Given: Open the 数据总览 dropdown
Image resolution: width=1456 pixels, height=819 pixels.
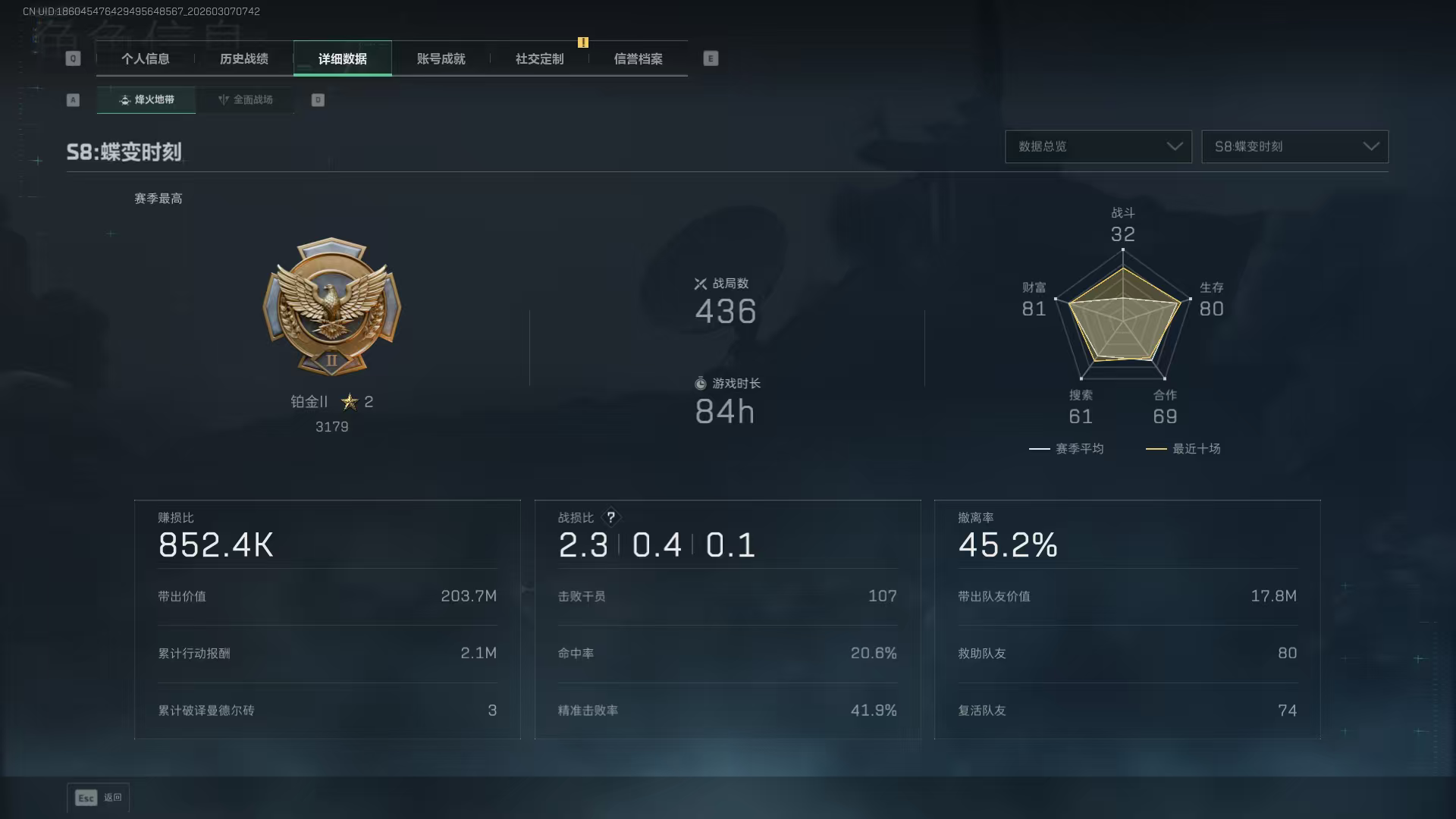Looking at the screenshot, I should coord(1098,146).
